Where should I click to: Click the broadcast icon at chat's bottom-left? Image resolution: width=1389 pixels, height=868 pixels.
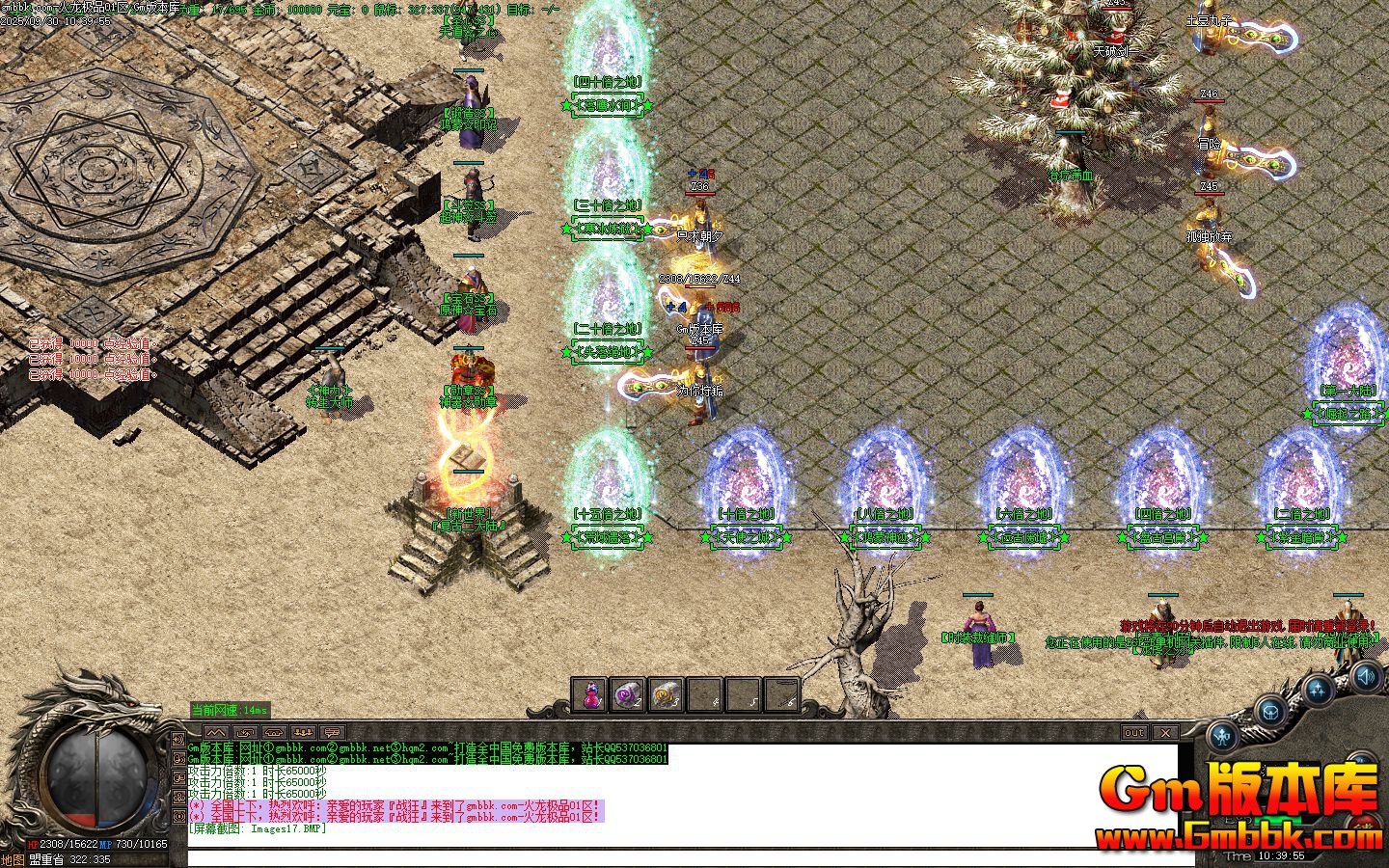click(179, 816)
